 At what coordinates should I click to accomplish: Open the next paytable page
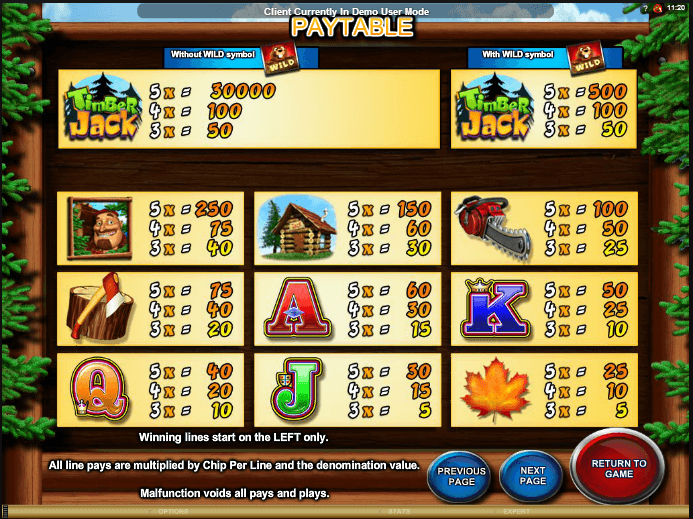[533, 475]
